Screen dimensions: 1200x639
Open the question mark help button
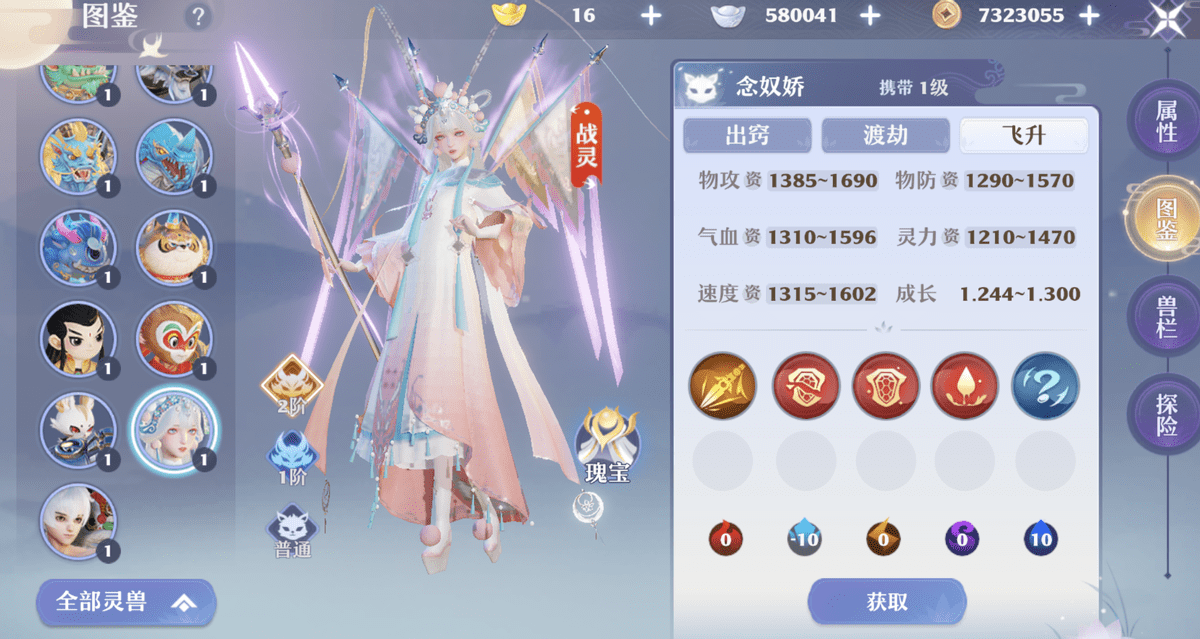198,16
